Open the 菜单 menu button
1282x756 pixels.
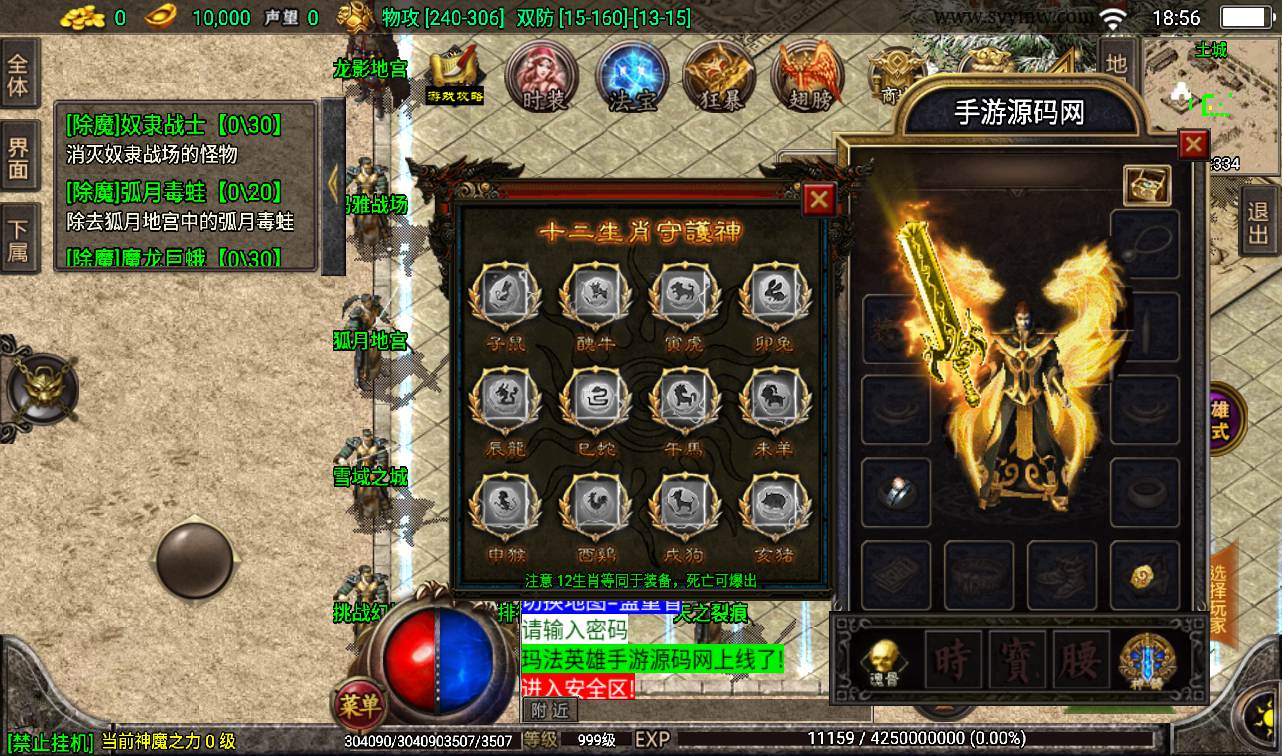[358, 707]
